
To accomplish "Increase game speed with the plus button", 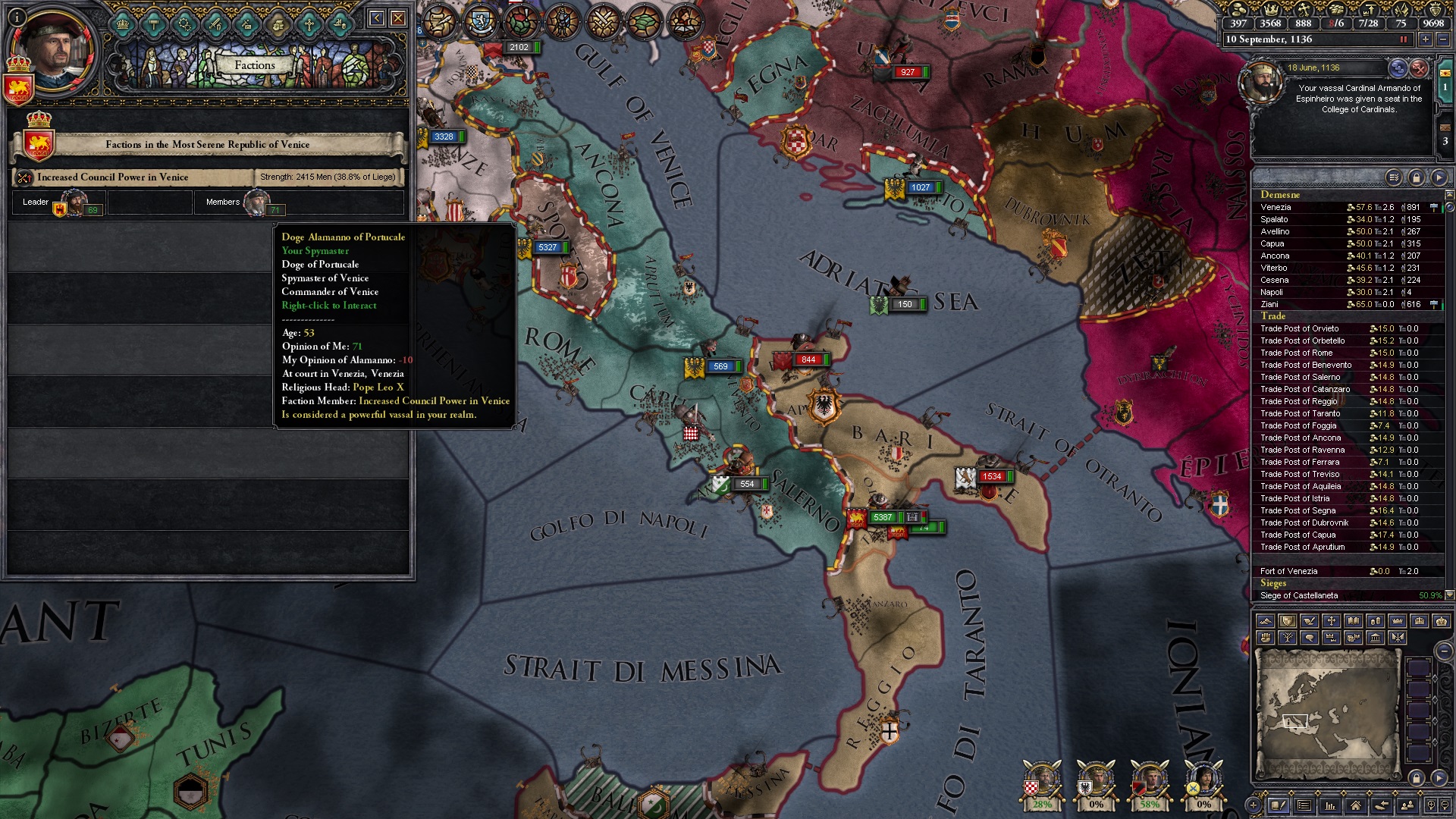I will (x=1424, y=39).
